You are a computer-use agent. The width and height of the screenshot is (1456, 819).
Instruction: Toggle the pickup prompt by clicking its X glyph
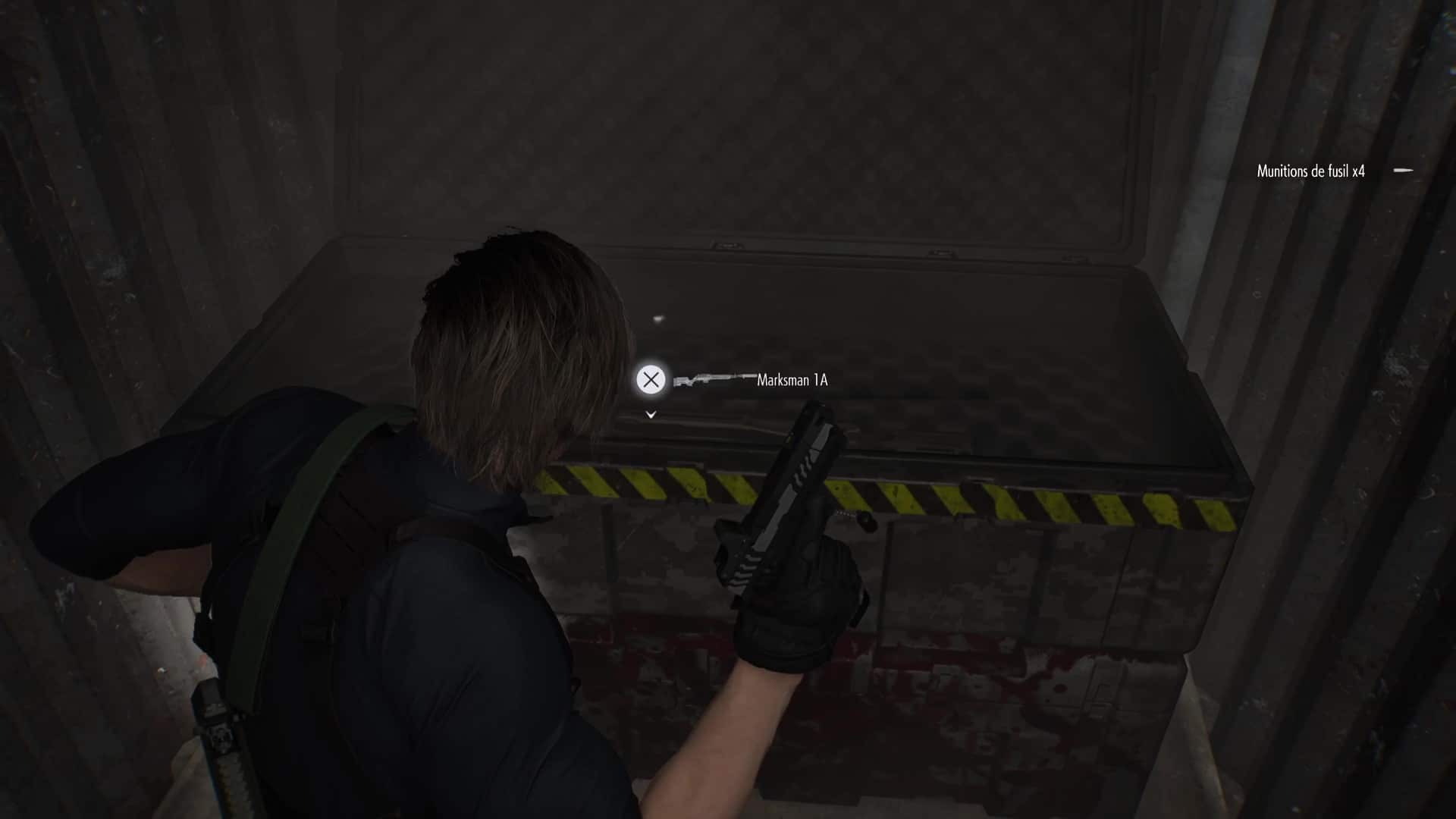point(651,380)
